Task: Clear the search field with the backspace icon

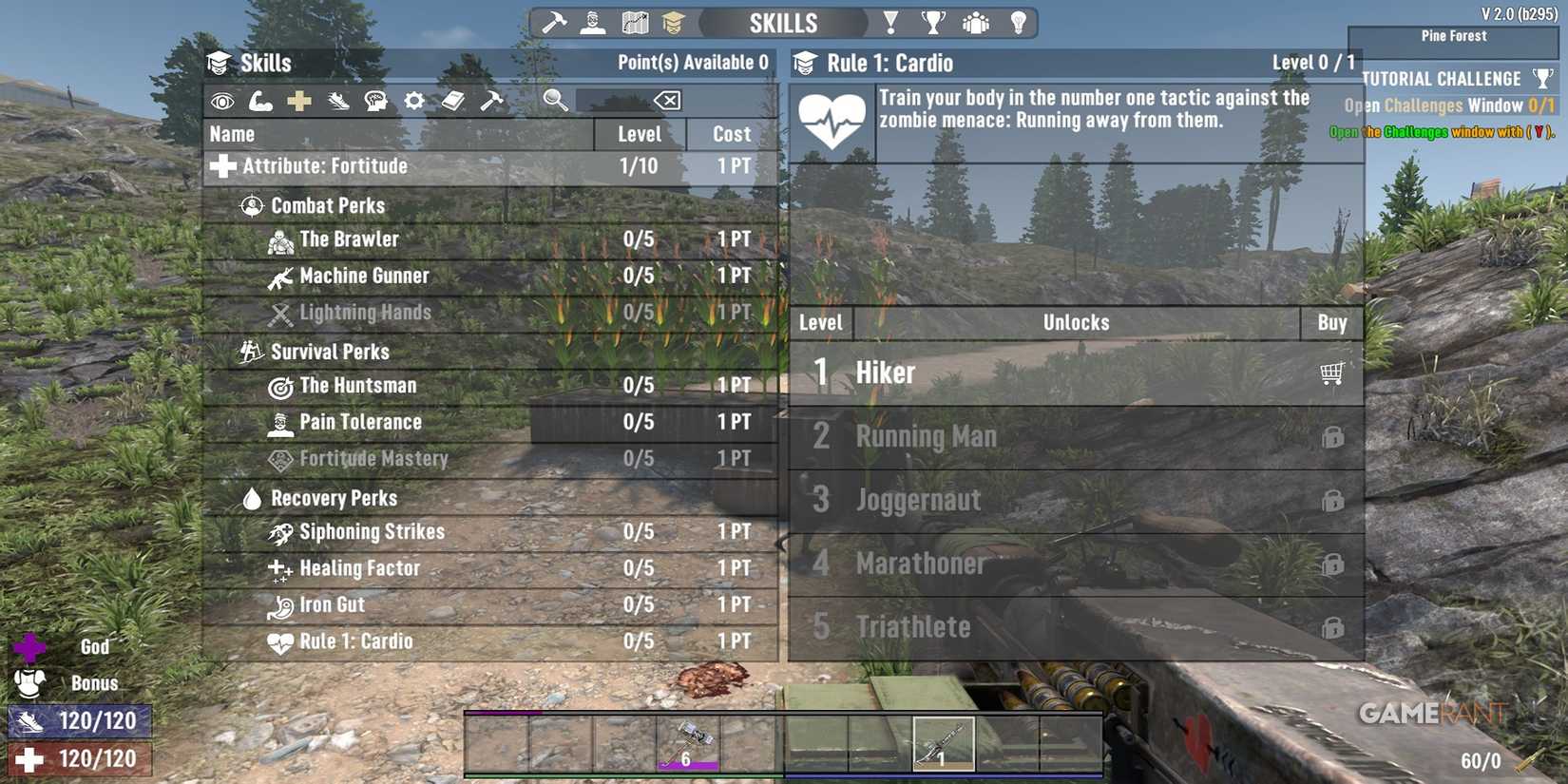Action: tap(667, 100)
